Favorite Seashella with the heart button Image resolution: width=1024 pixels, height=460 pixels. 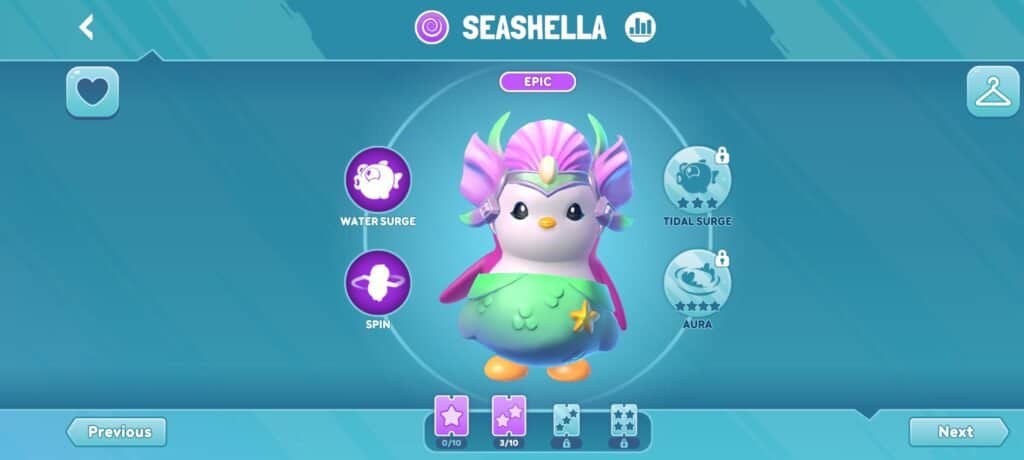coord(92,92)
